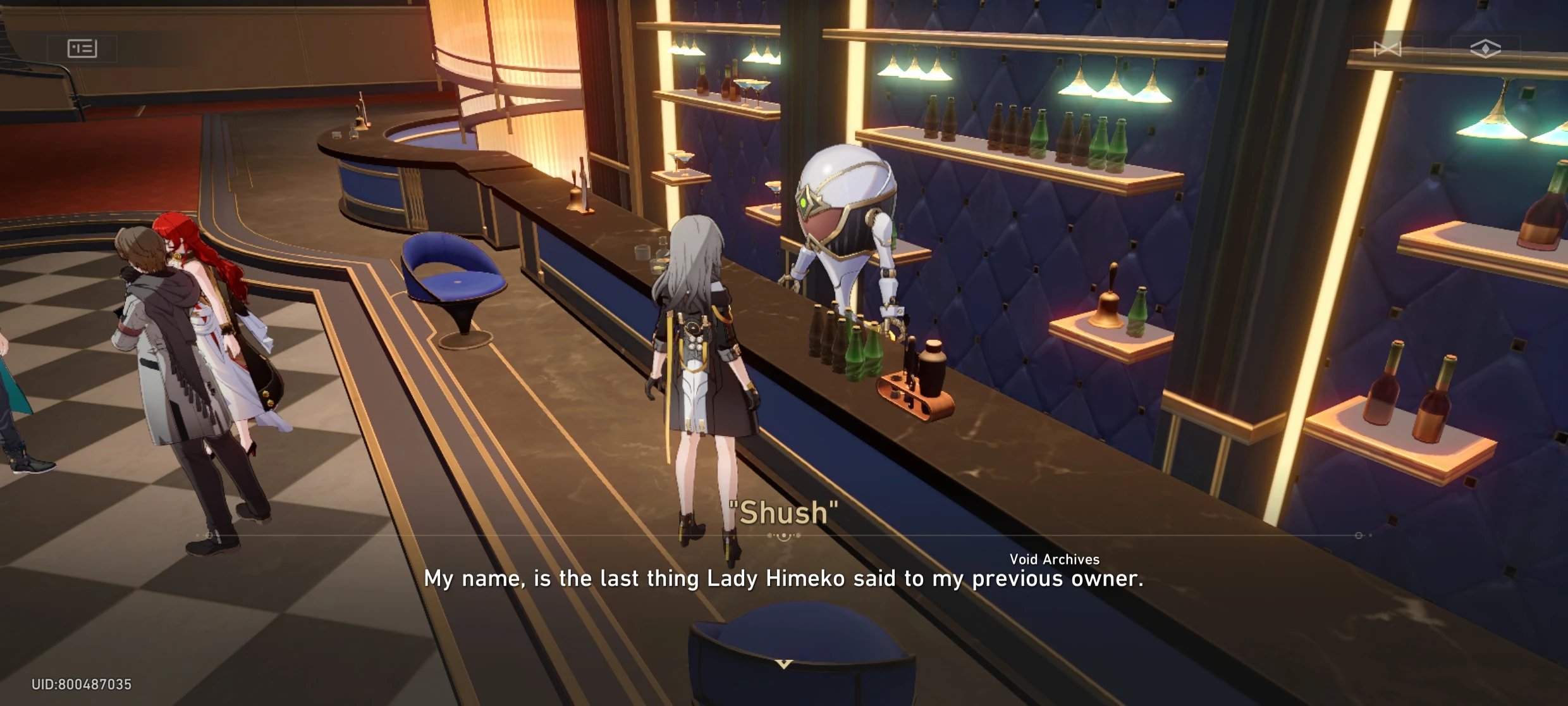Toggle the skip control next to auto-play
Viewport: 1568px width, 706px height.
1387,47
